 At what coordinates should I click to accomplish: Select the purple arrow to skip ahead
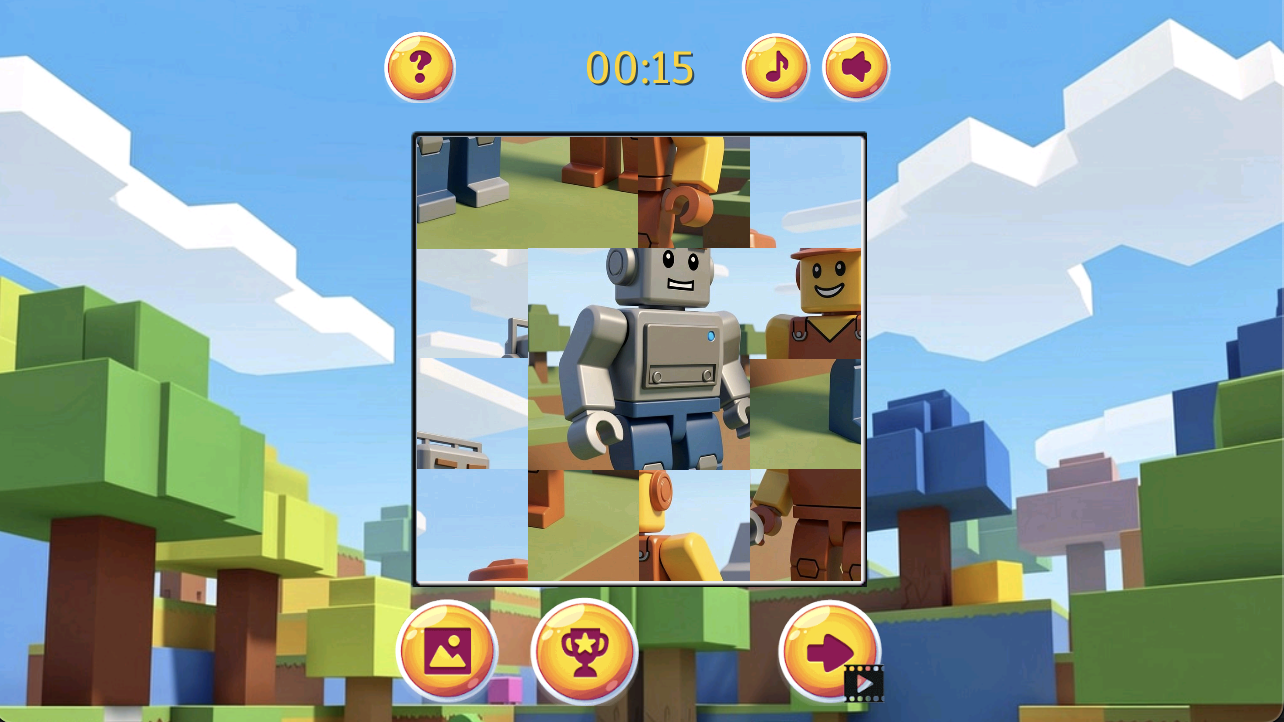click(x=828, y=650)
